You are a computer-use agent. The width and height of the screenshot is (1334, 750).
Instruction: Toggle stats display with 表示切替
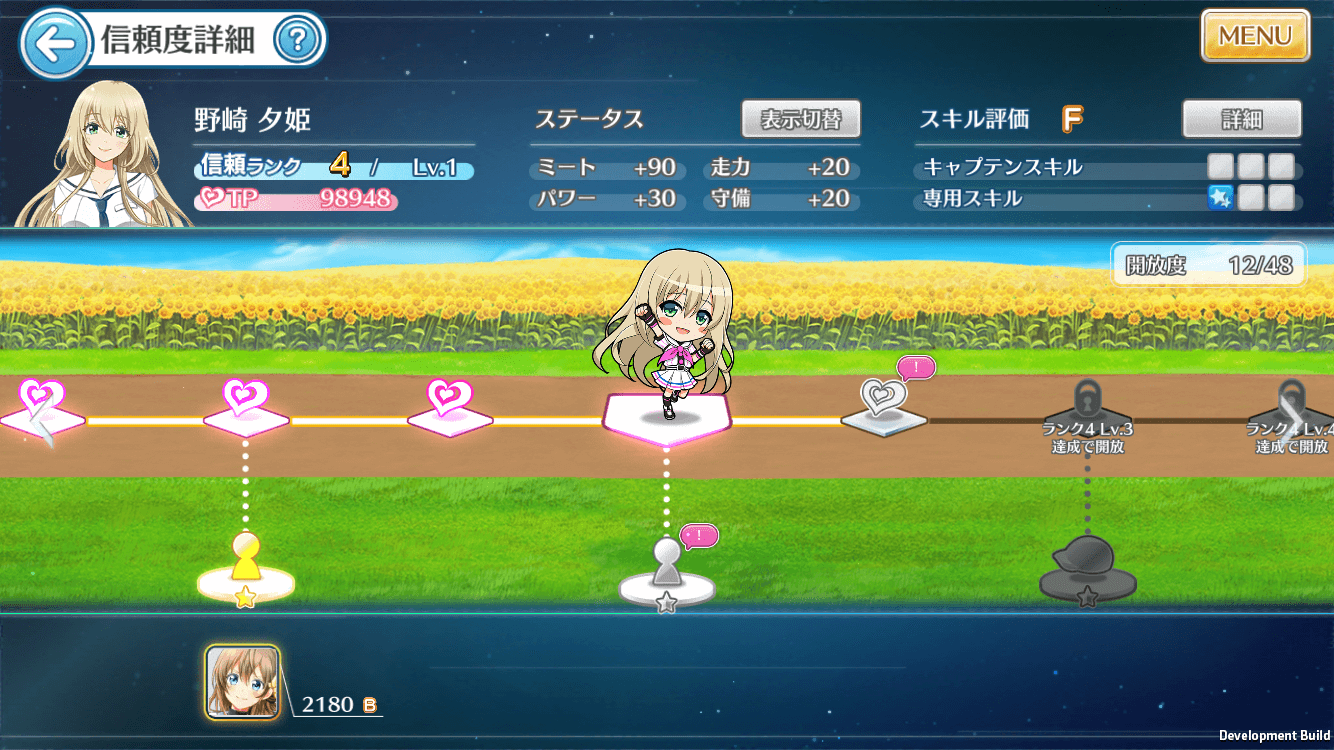pos(800,118)
